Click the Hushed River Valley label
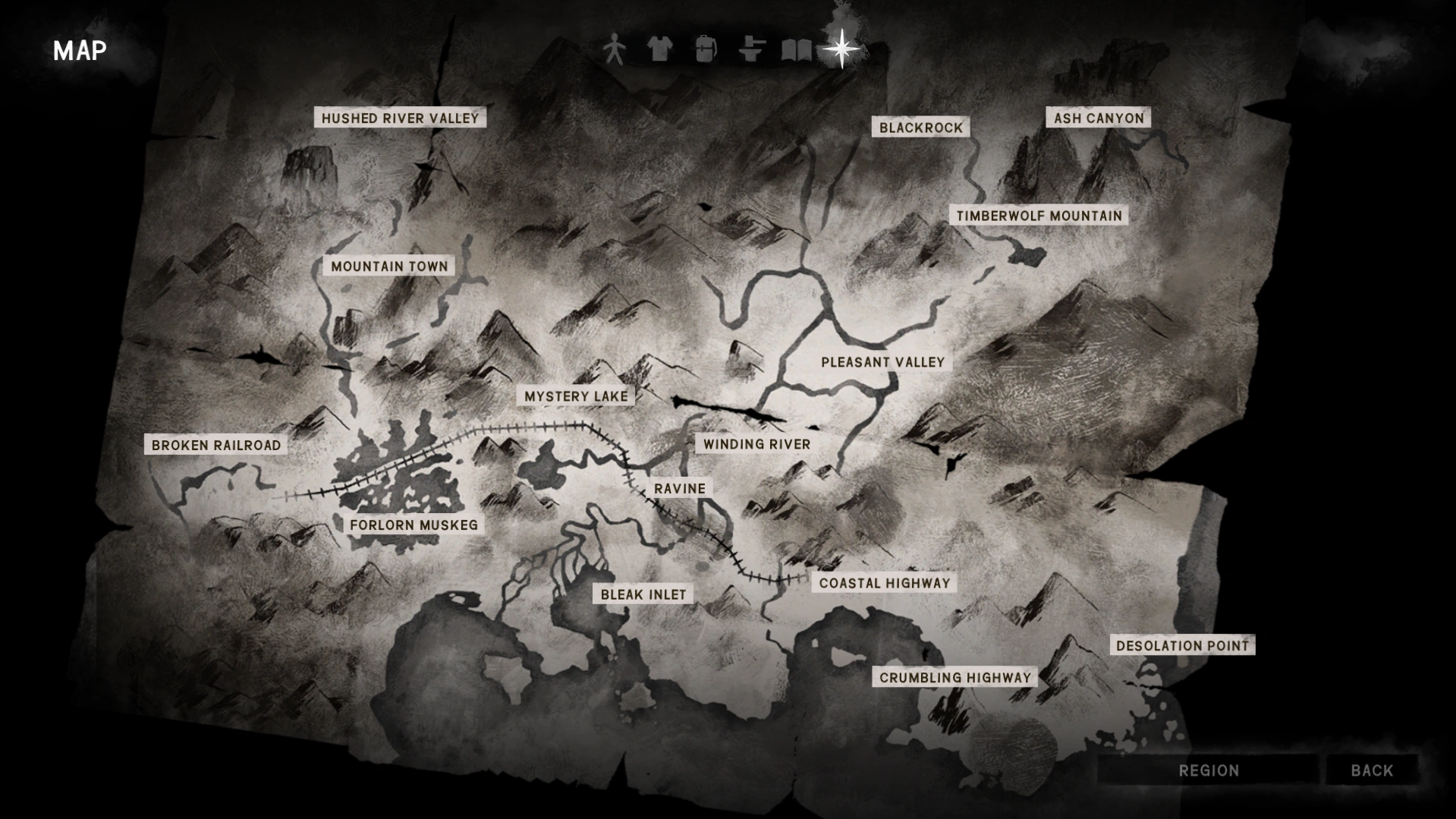Image resolution: width=1456 pixels, height=819 pixels. (400, 118)
